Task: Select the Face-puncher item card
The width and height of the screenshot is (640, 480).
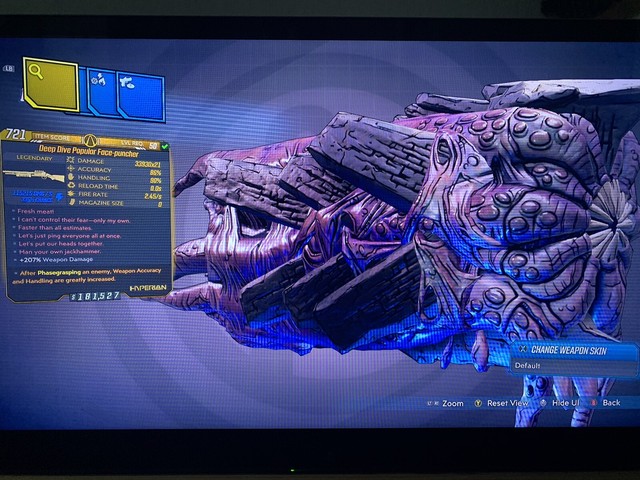Action: click(88, 213)
